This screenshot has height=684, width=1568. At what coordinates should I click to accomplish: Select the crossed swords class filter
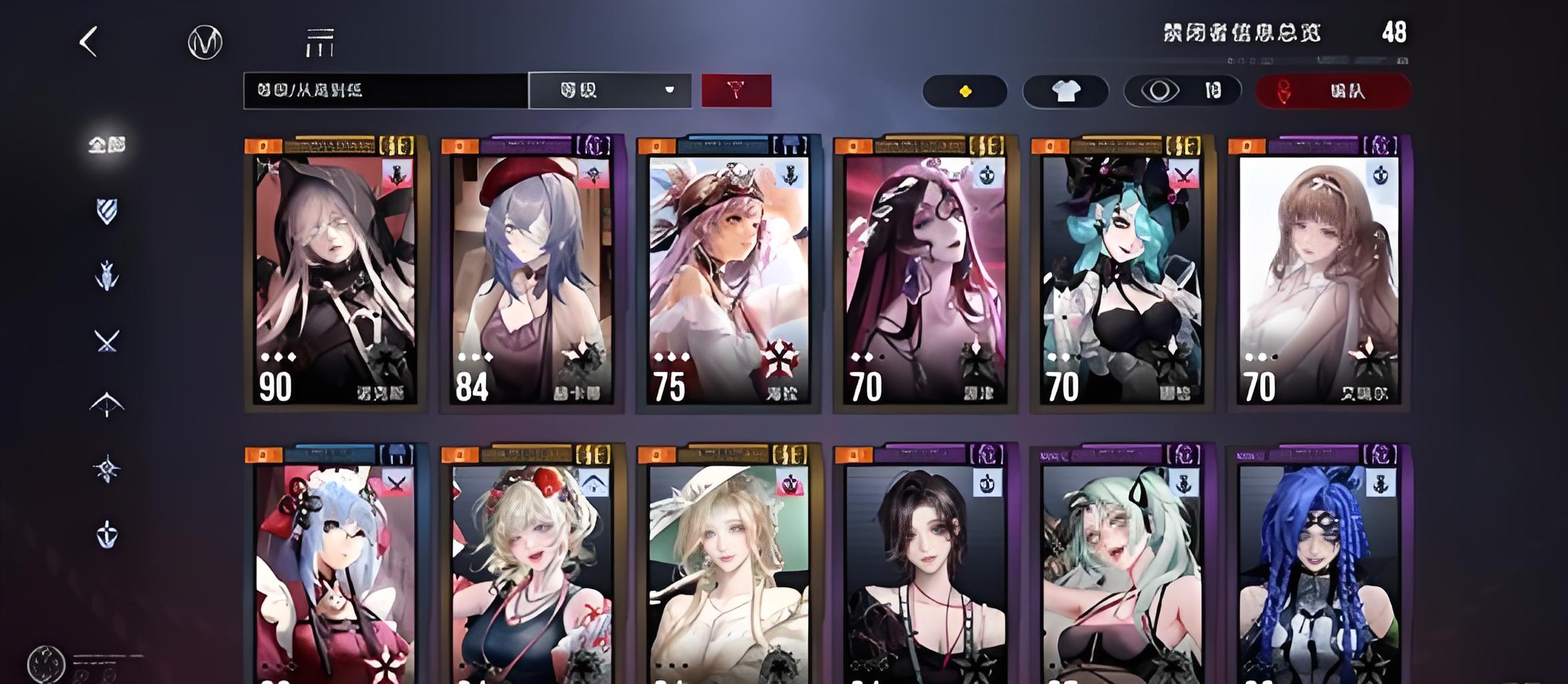107,341
